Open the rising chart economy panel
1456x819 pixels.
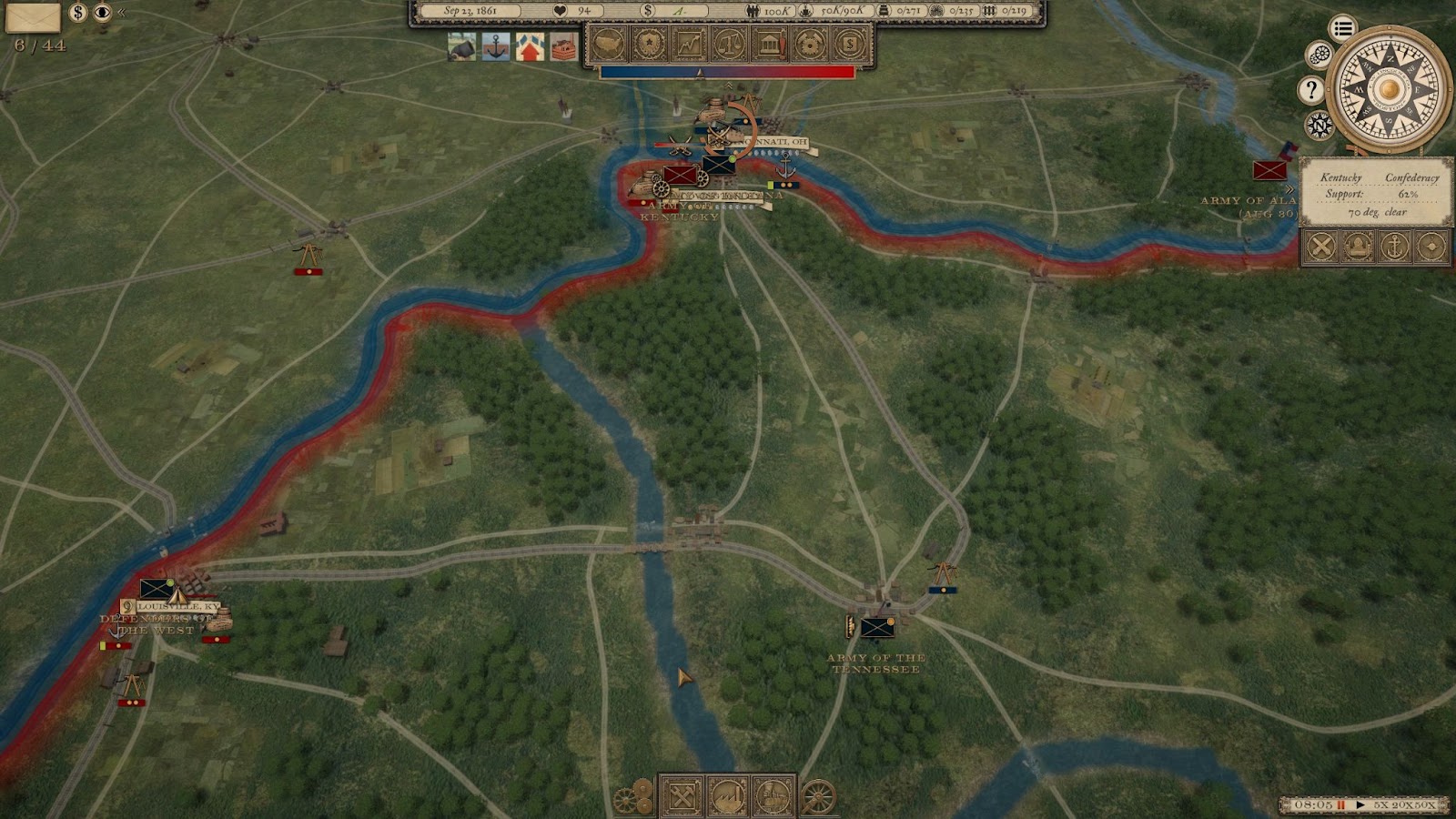(689, 44)
